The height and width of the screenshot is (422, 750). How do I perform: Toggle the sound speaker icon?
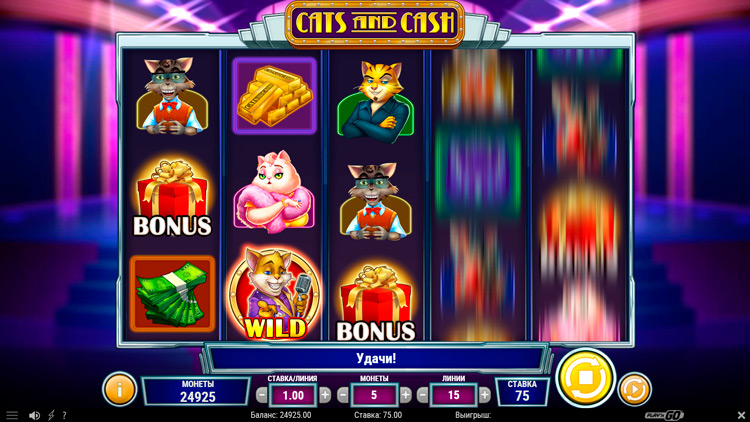(x=34, y=415)
